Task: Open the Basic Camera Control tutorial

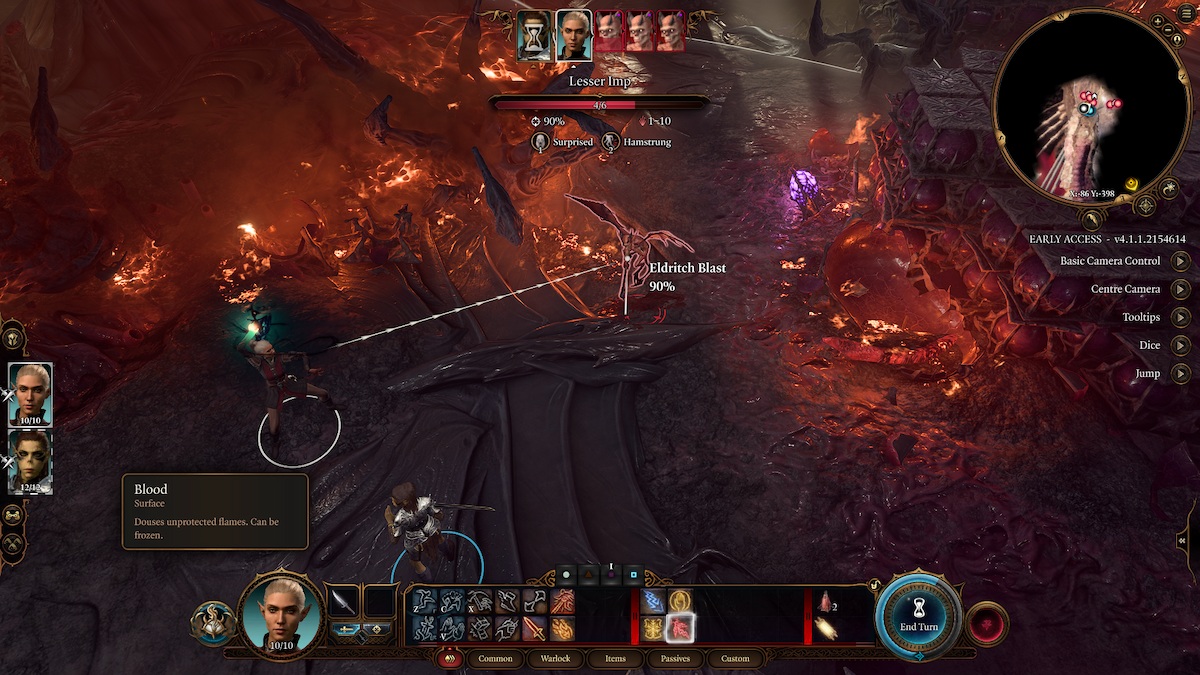Action: 1181,261
